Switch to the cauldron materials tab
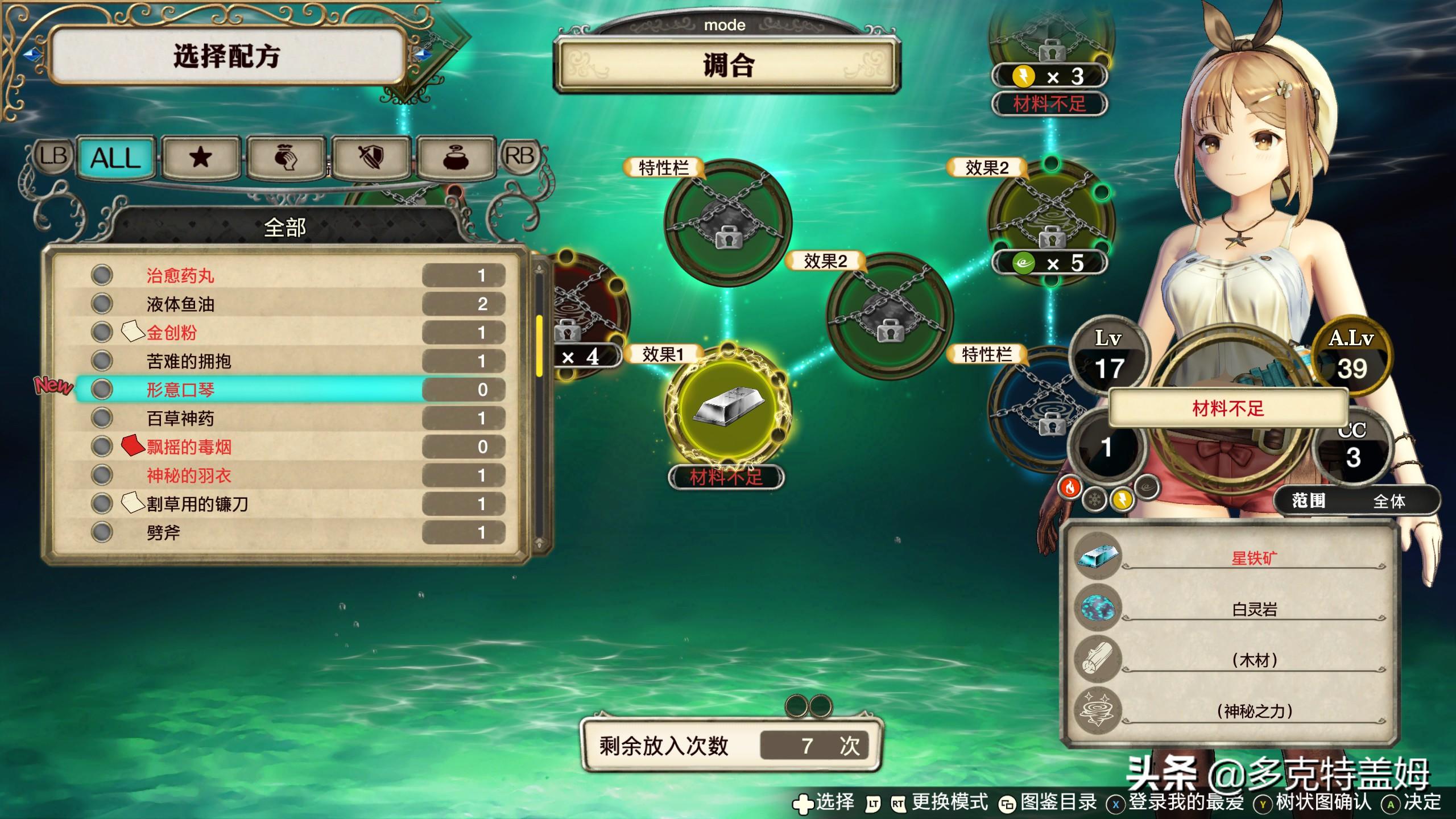The height and width of the screenshot is (819, 1456). coord(456,158)
